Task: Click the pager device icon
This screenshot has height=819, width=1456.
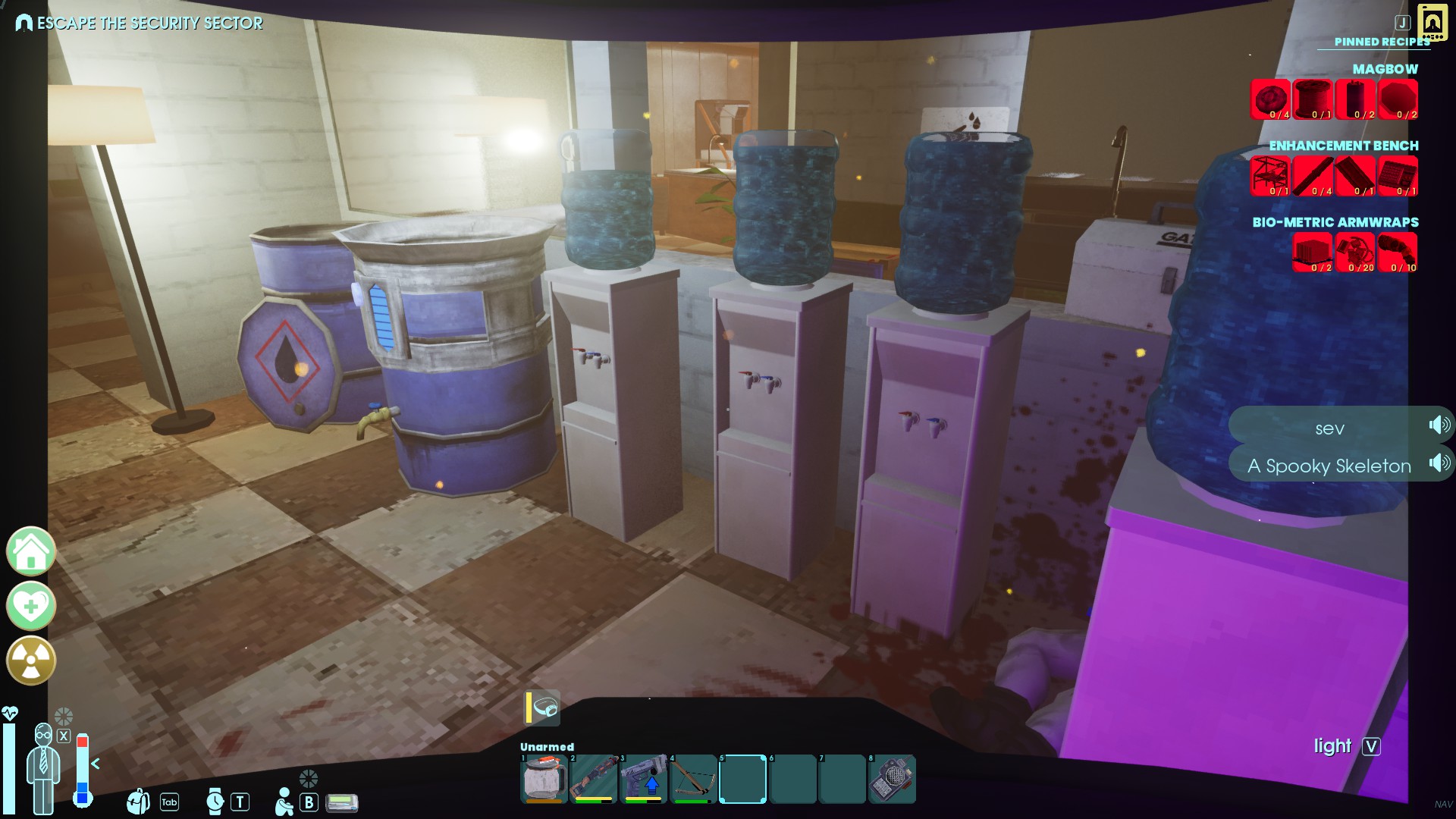Action: click(342, 802)
